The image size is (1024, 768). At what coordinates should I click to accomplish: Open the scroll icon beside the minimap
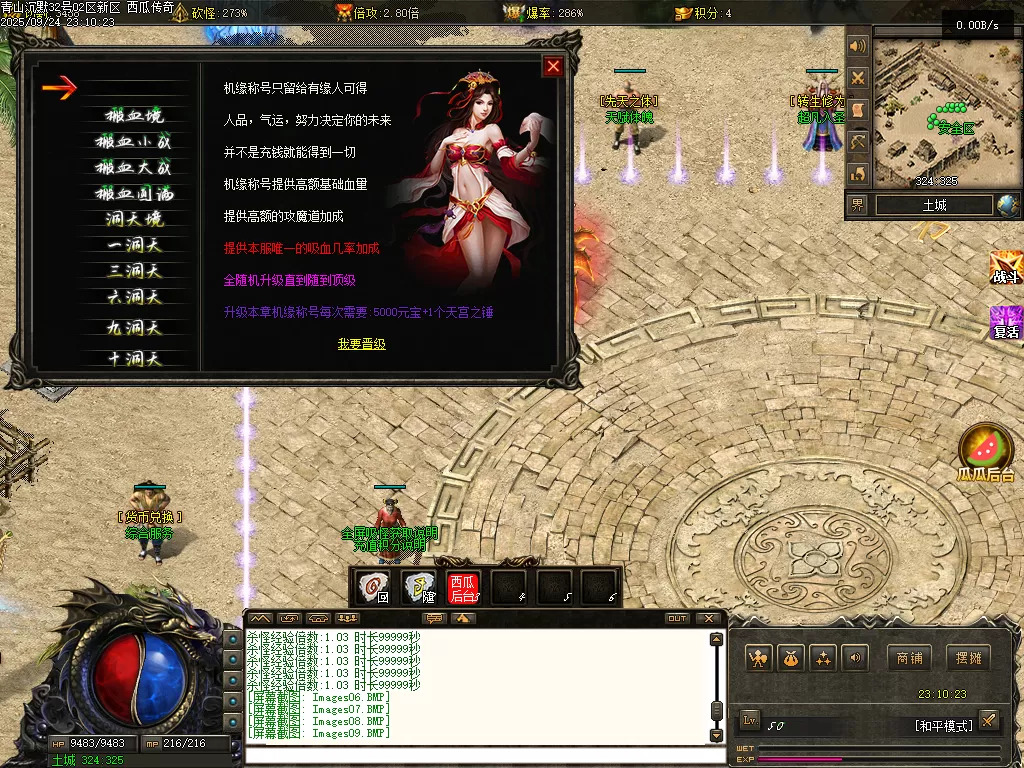tap(857, 110)
